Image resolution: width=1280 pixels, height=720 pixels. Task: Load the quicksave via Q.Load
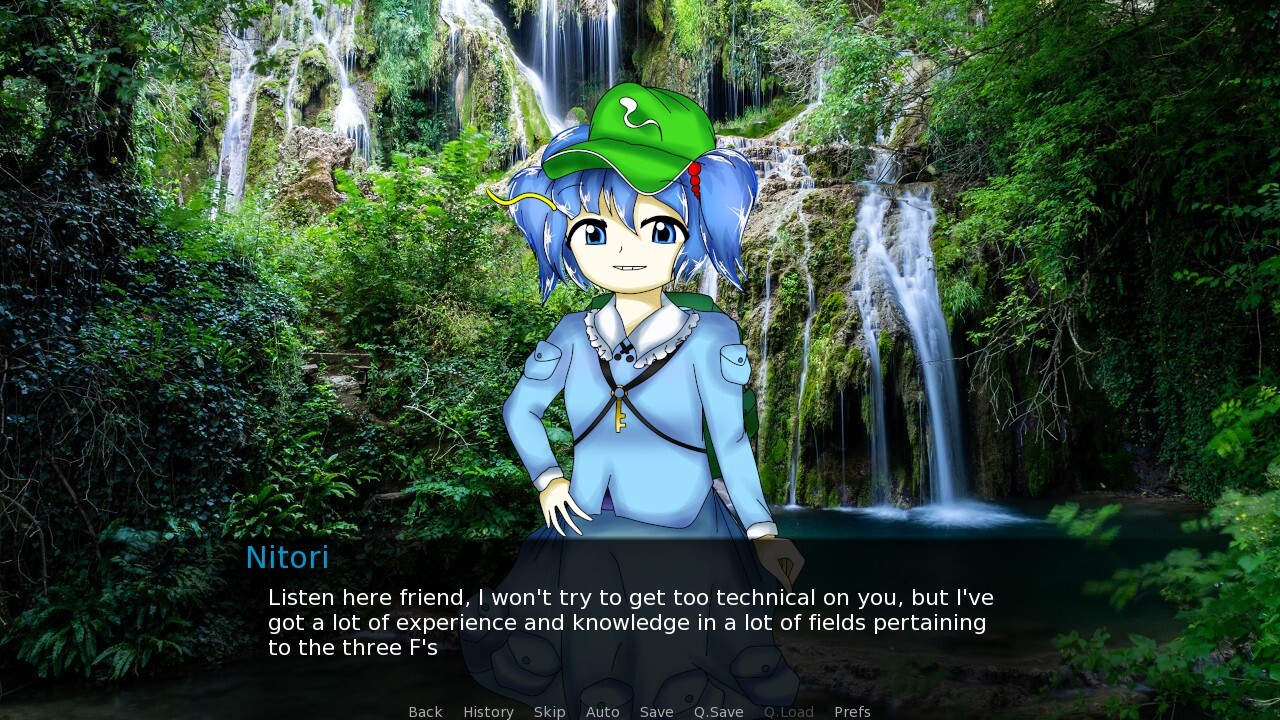(x=788, y=711)
